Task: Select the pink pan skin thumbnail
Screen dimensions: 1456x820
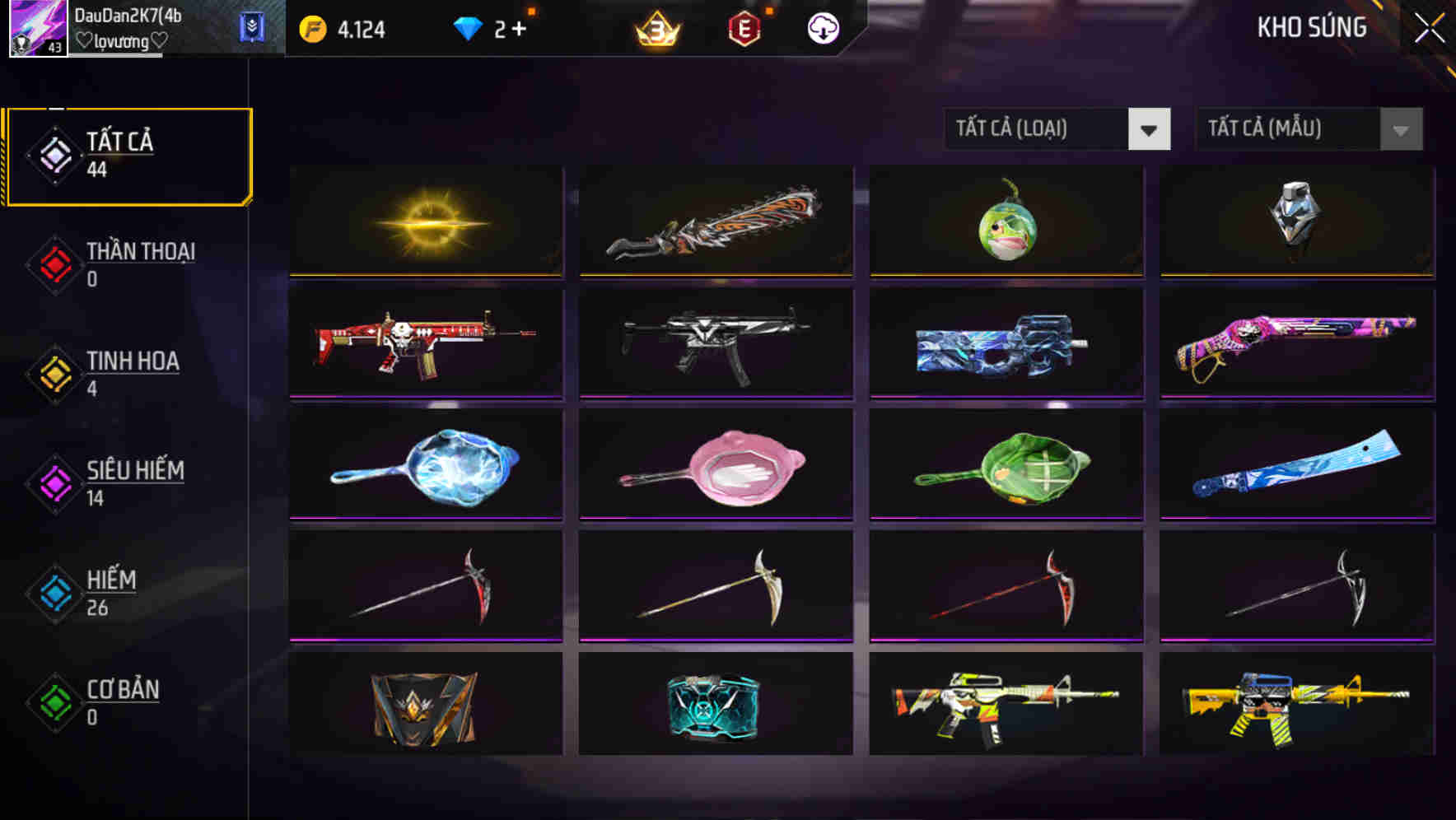Action: click(x=715, y=465)
